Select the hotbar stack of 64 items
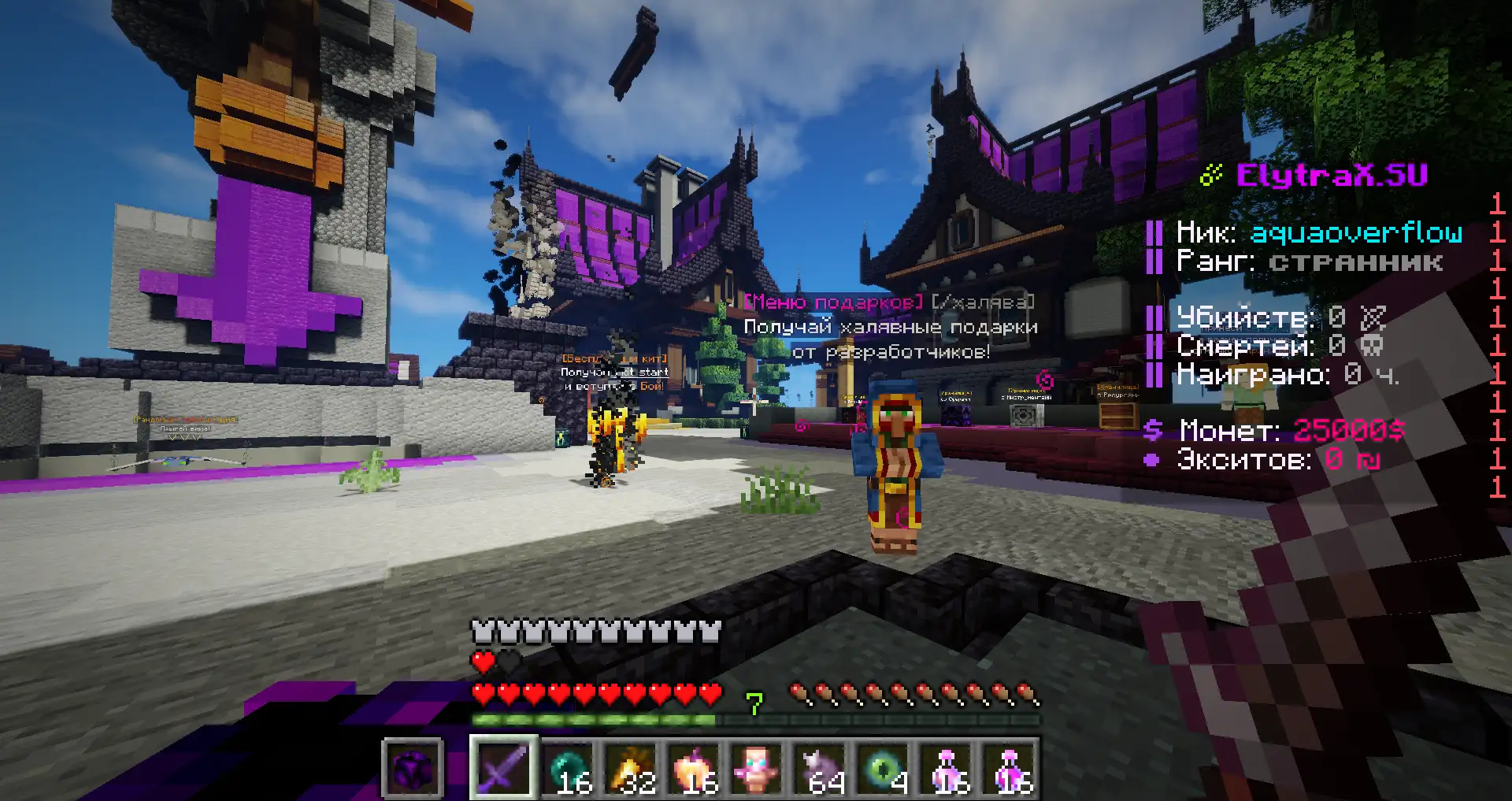Image resolution: width=1512 pixels, height=801 pixels. click(819, 767)
